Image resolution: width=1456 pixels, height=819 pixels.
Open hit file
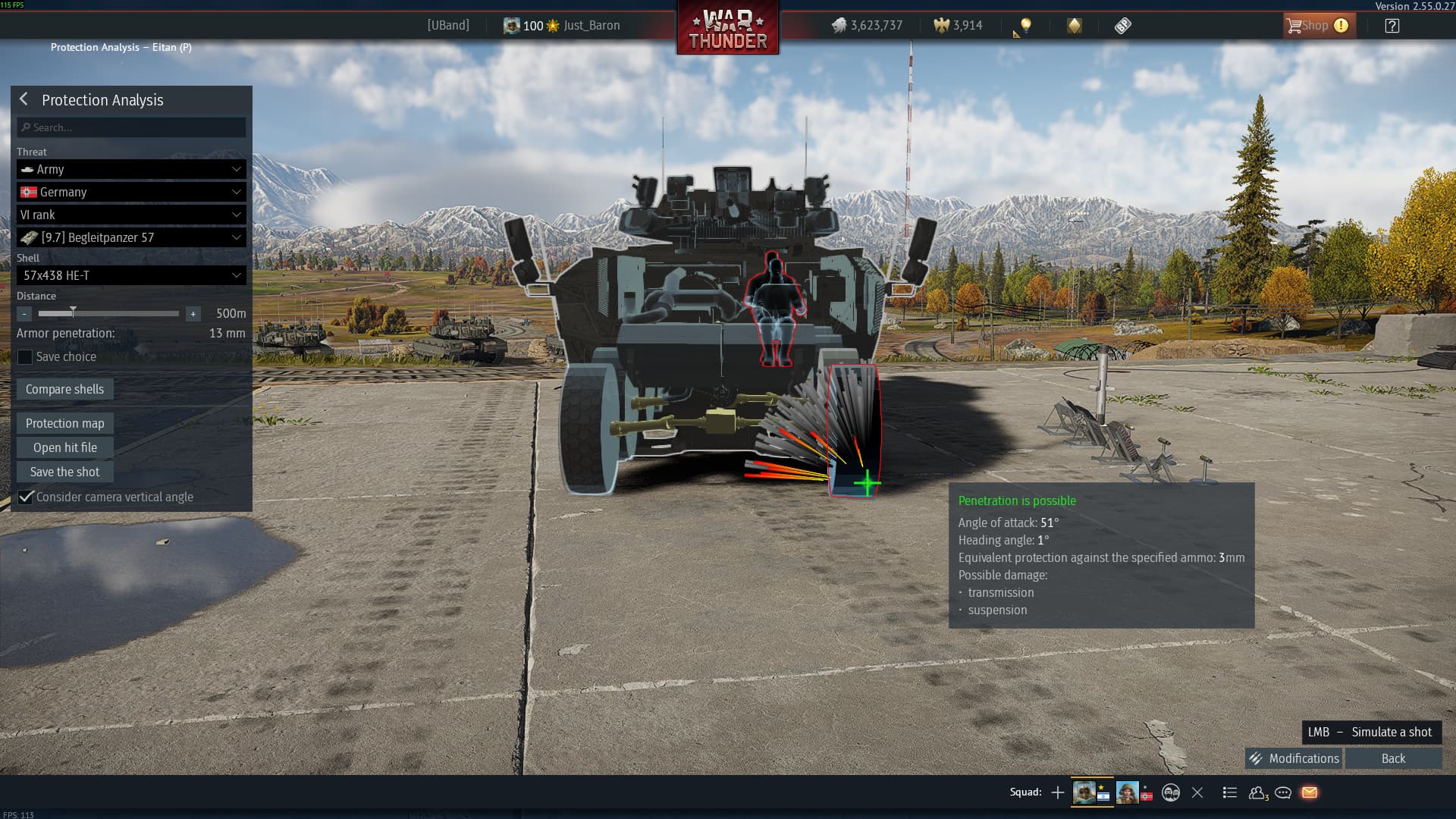64,447
